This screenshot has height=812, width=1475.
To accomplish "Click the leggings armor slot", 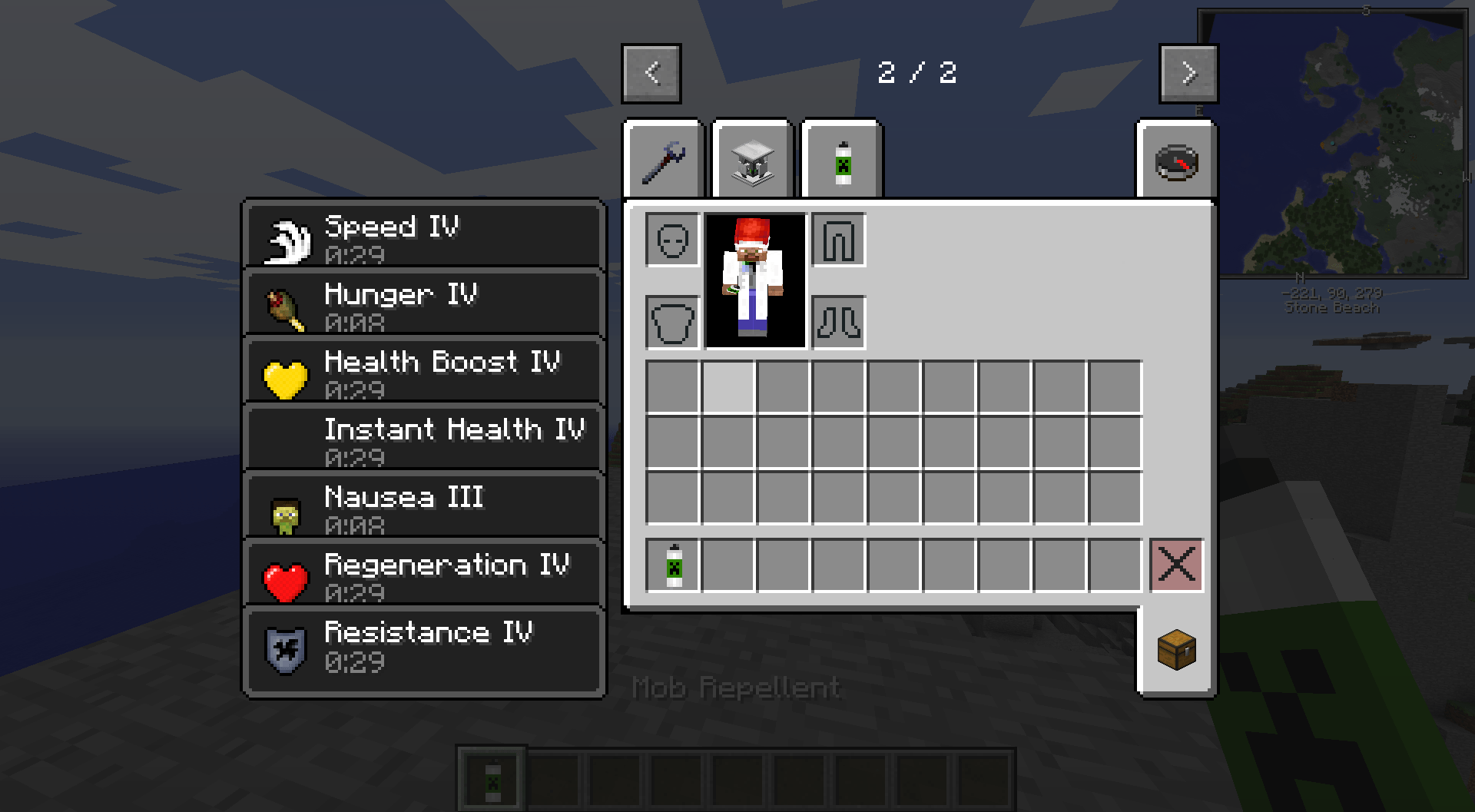I will (837, 239).
